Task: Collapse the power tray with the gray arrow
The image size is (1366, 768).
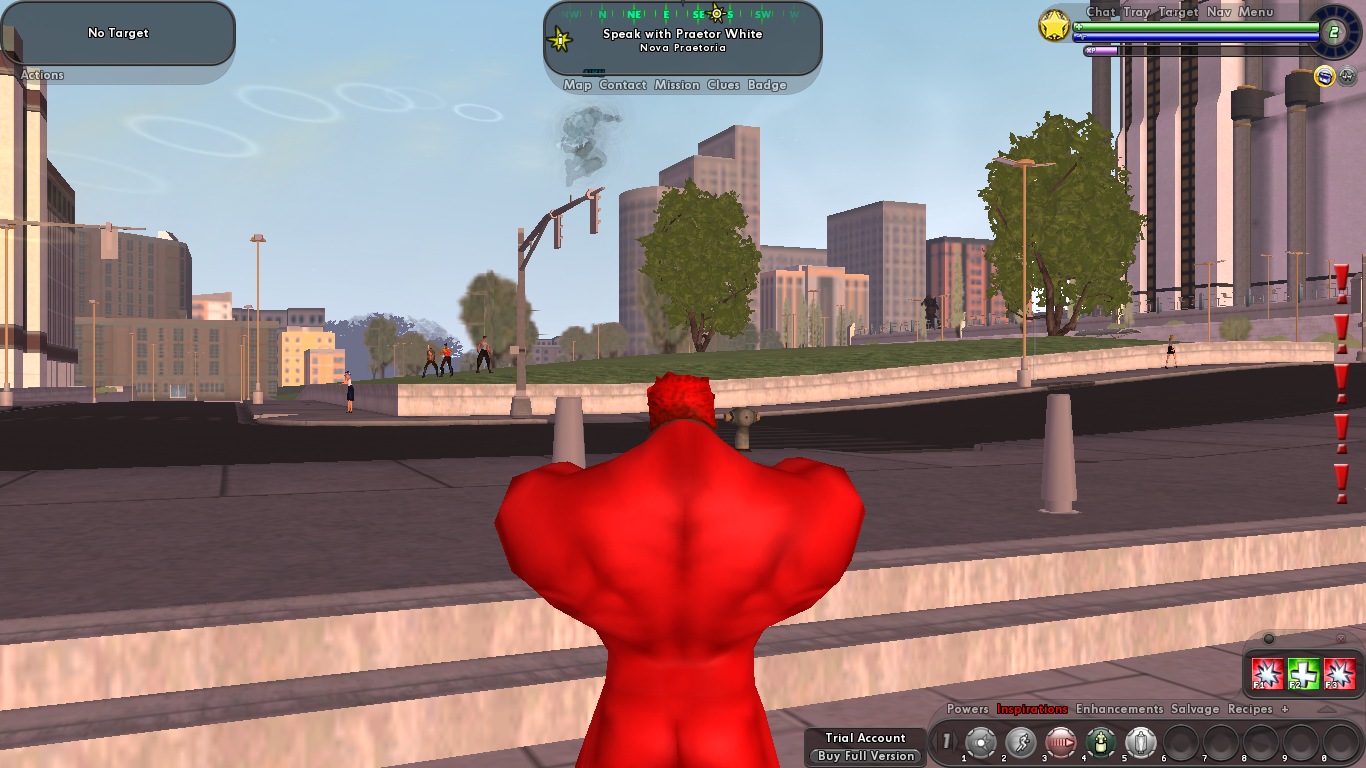Action: (1326, 710)
